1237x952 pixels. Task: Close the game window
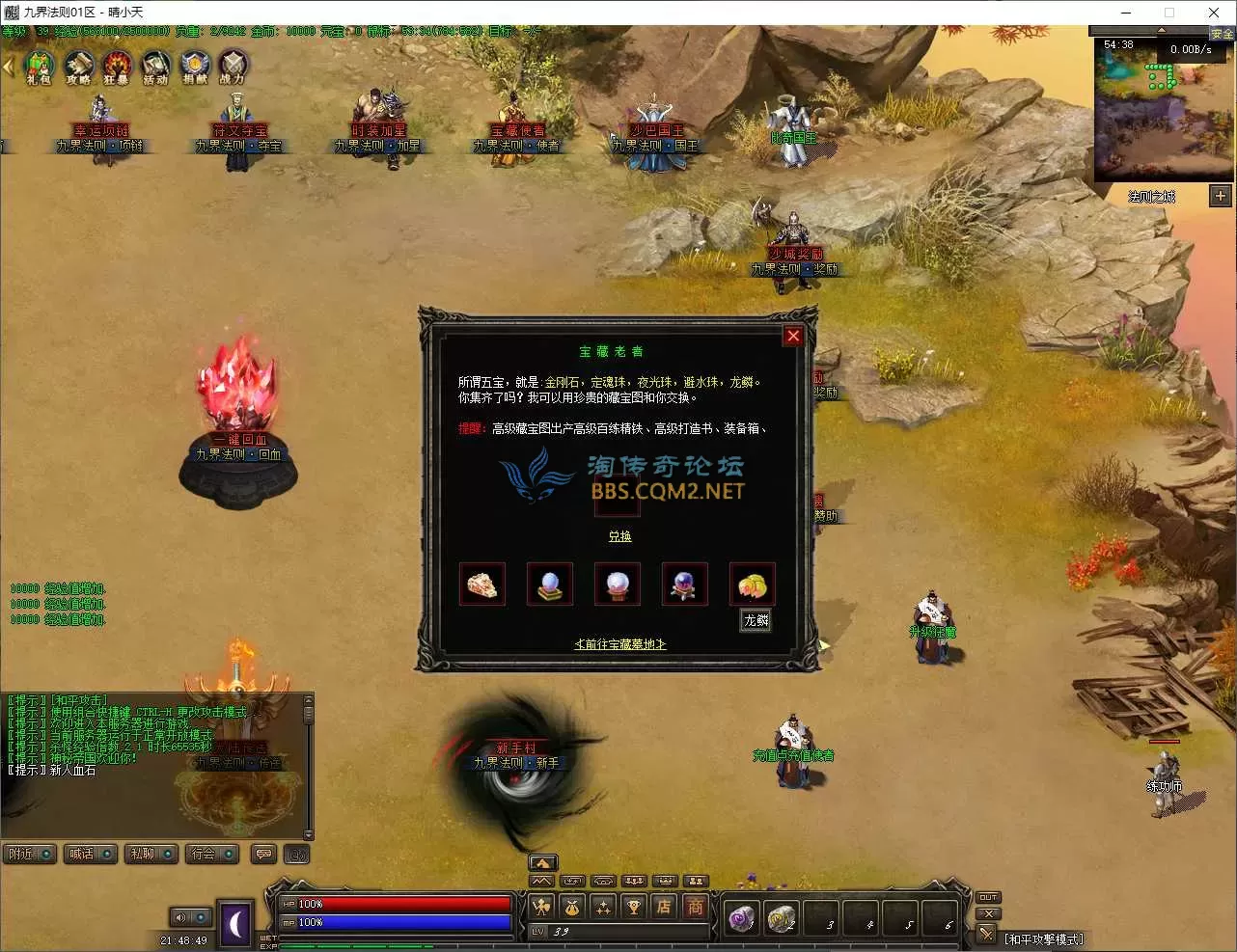[x=1214, y=13]
